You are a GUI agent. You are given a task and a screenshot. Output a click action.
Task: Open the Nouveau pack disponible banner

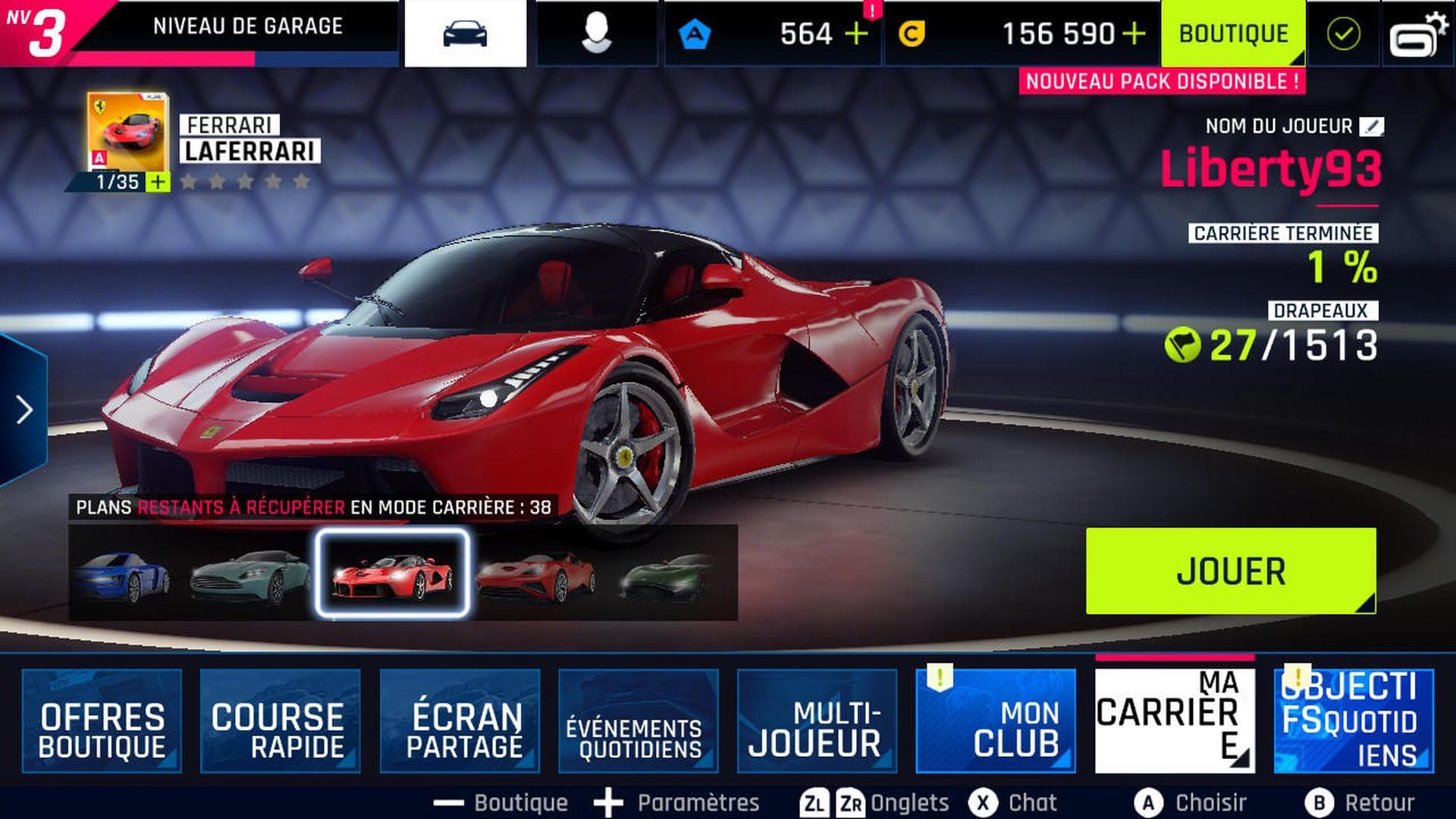point(1162,81)
